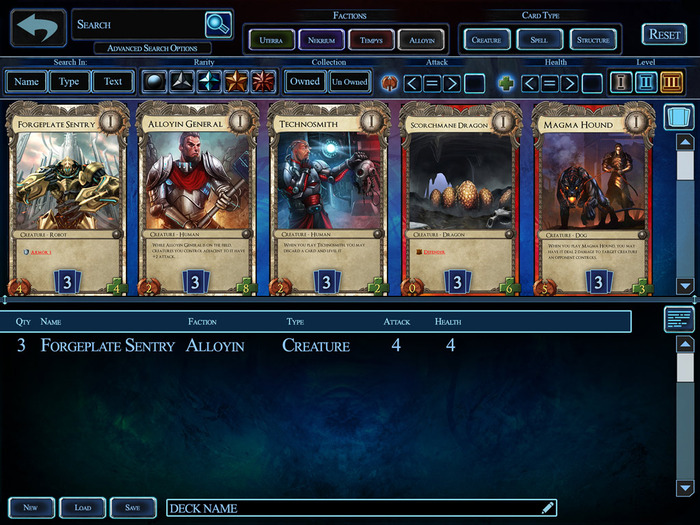Viewport: 700px width, 525px height.
Task: Search in card Text
Action: [113, 82]
